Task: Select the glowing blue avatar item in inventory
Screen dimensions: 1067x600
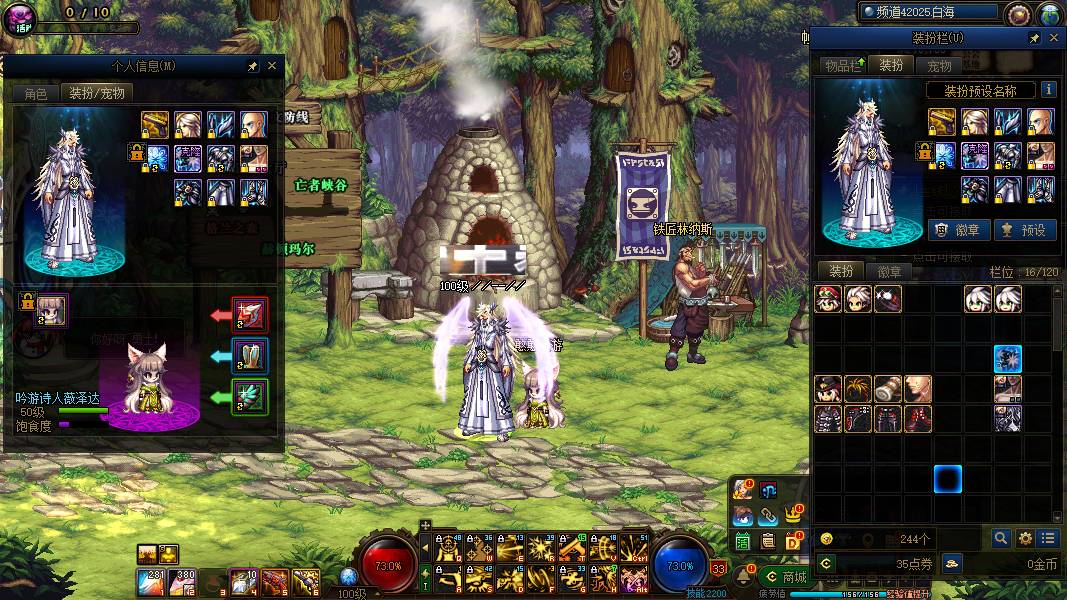Action: [1007, 359]
